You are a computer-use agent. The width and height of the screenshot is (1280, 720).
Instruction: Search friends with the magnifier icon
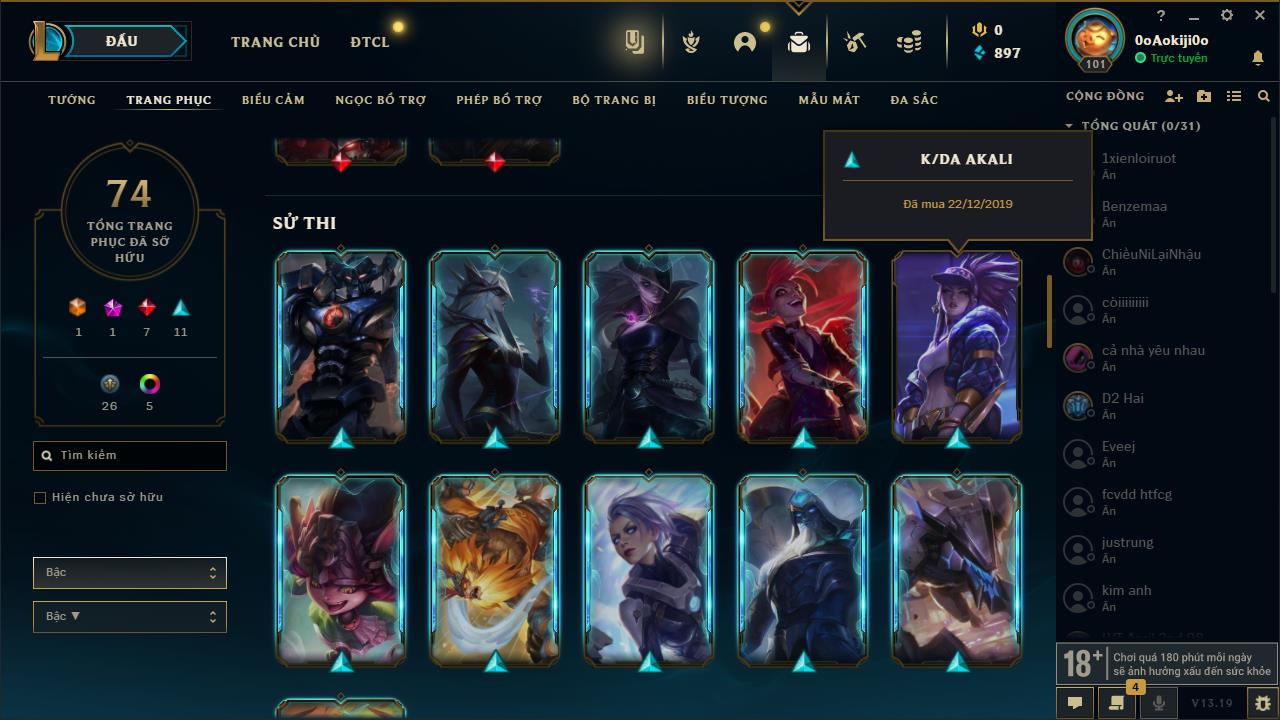point(1263,96)
